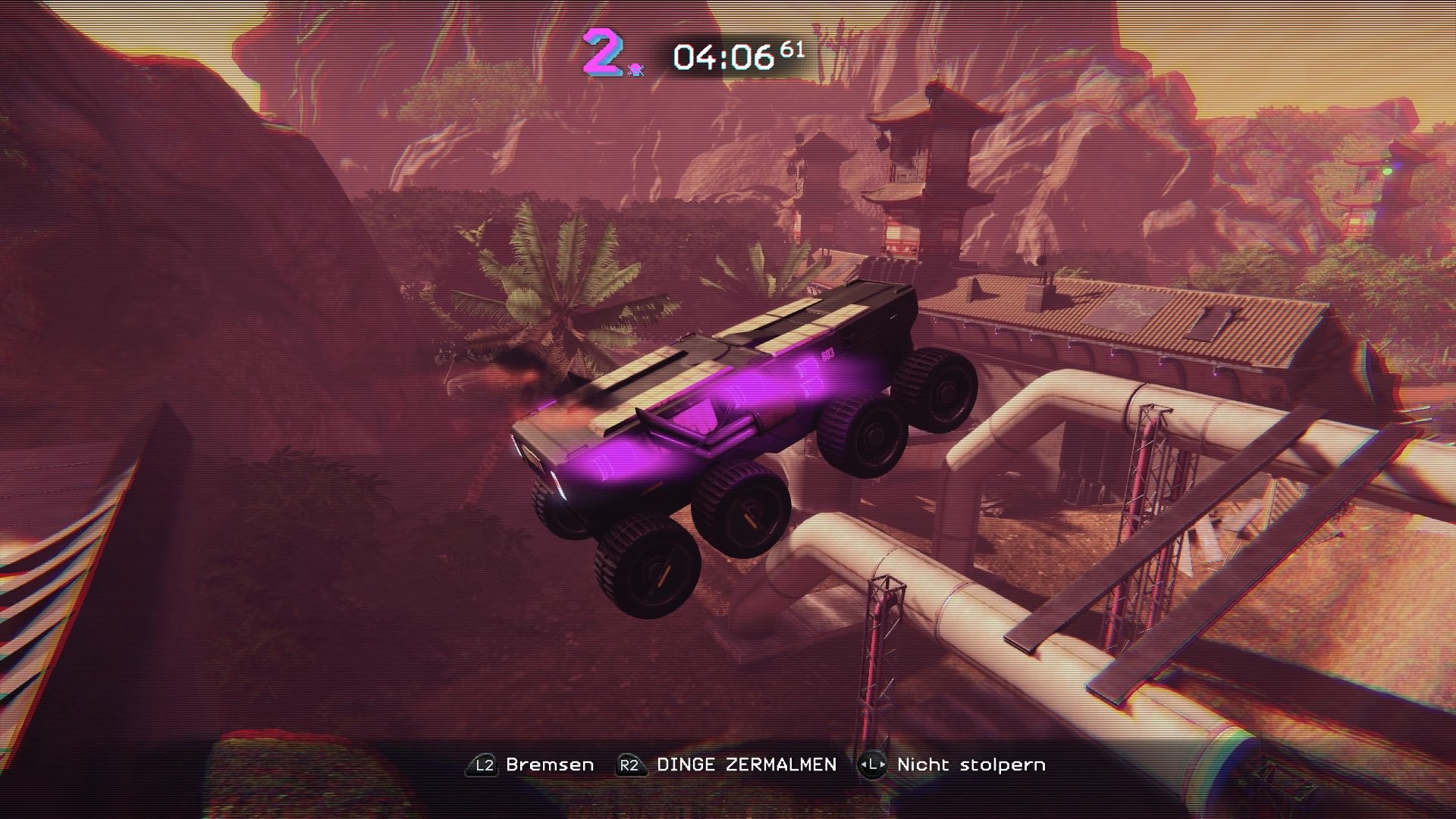Click the pink position number 2 indicator
Image resolution: width=1456 pixels, height=819 pixels.
click(601, 53)
